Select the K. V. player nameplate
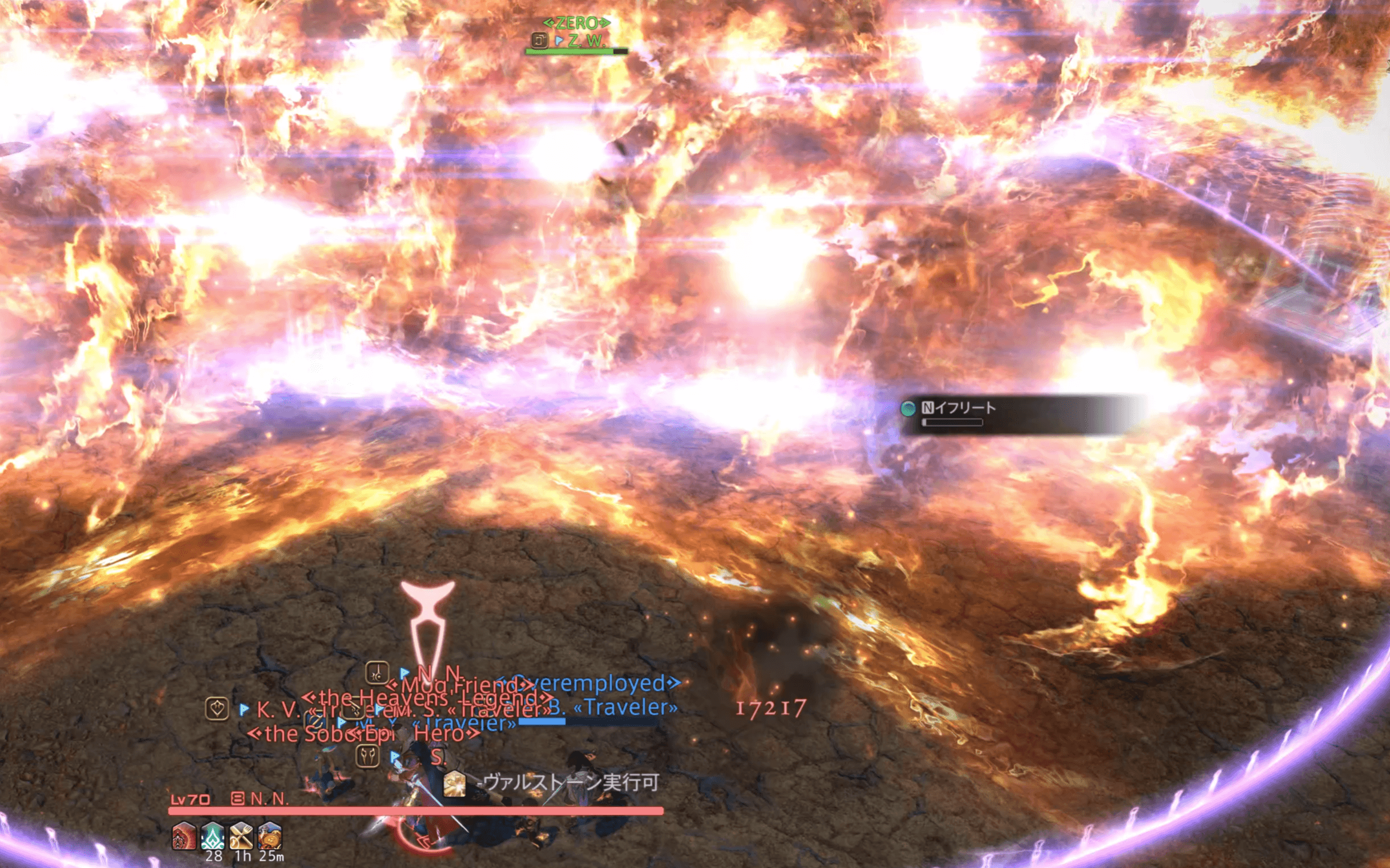The height and width of the screenshot is (868, 1390). pos(278,709)
